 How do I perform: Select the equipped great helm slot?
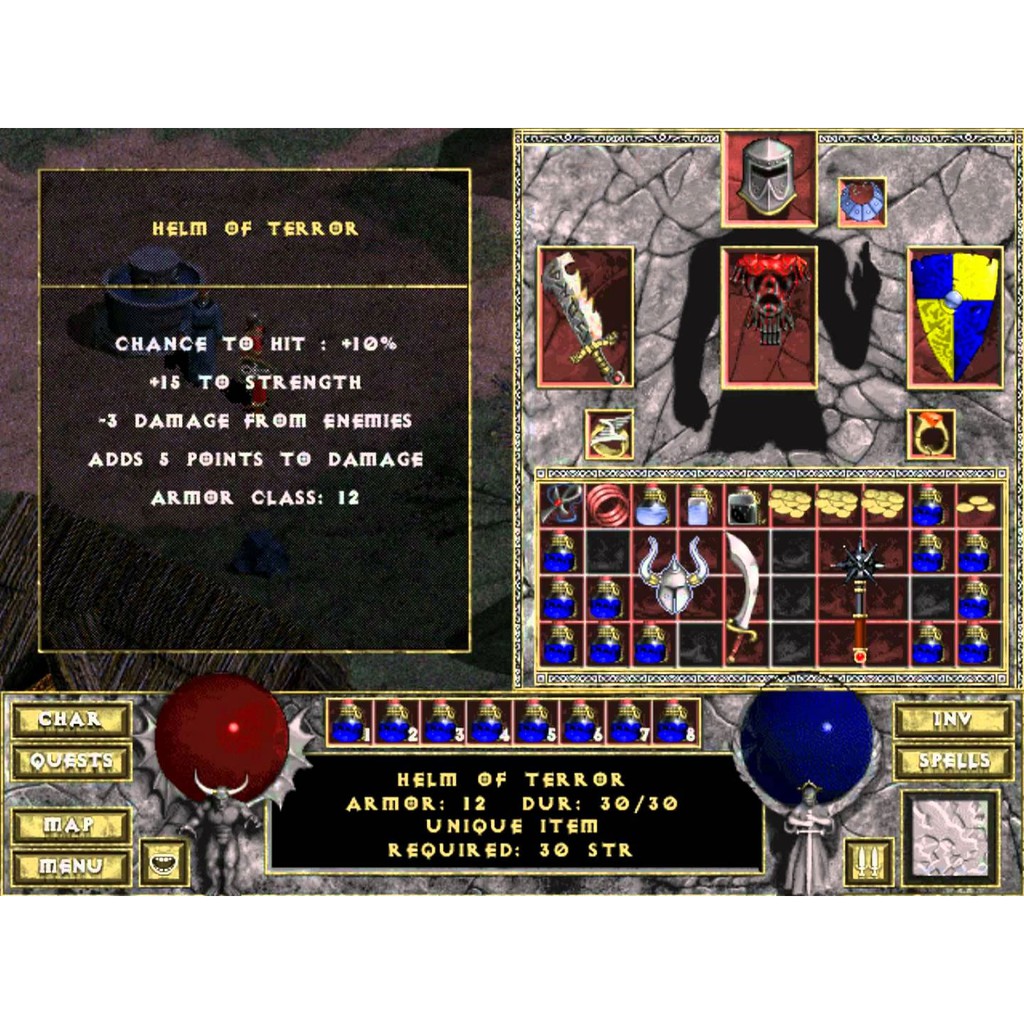point(768,177)
